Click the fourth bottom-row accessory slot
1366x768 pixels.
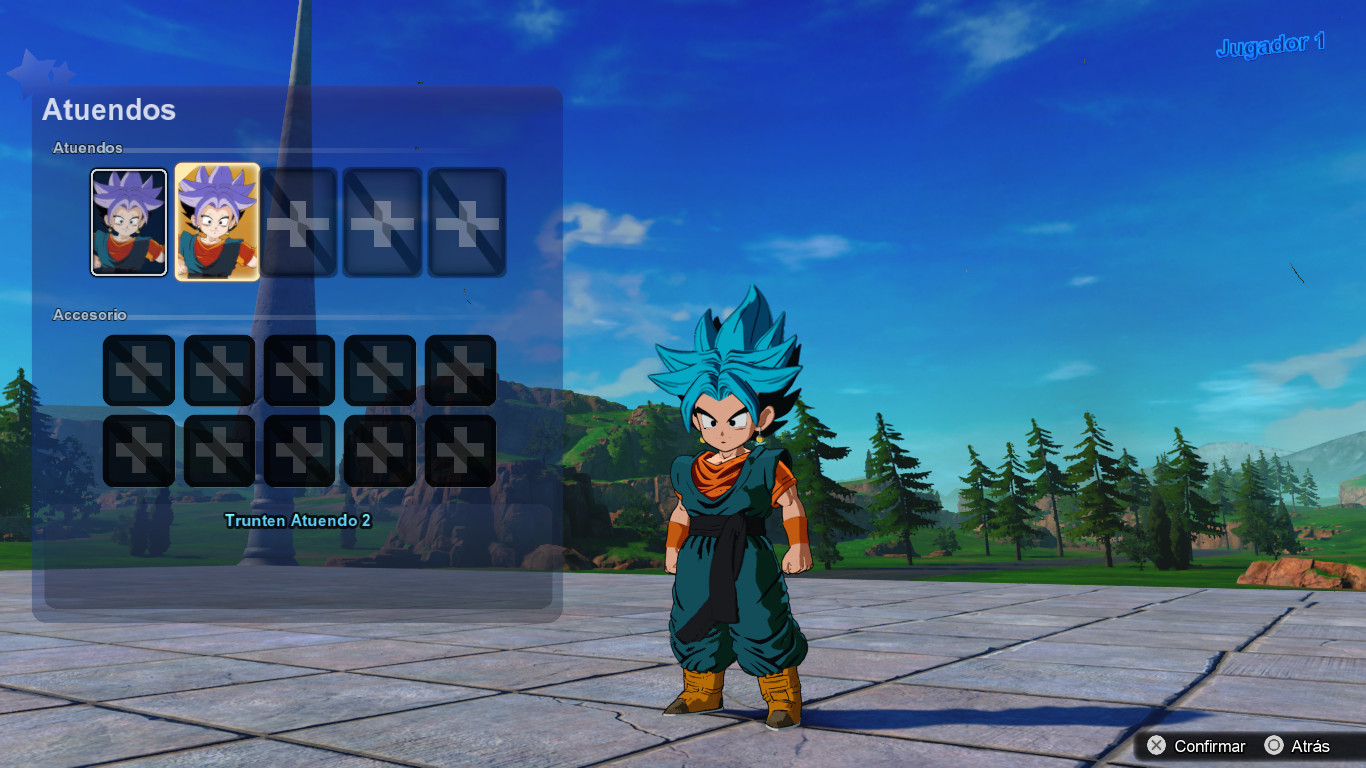point(379,449)
